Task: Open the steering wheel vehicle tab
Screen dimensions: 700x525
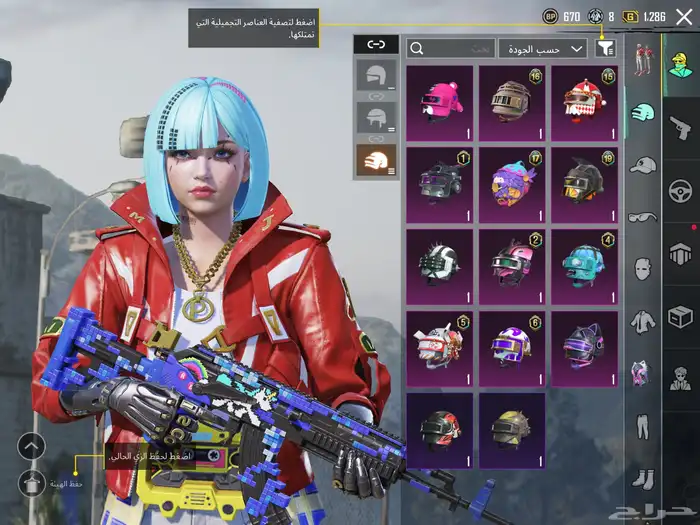Action: 680,190
